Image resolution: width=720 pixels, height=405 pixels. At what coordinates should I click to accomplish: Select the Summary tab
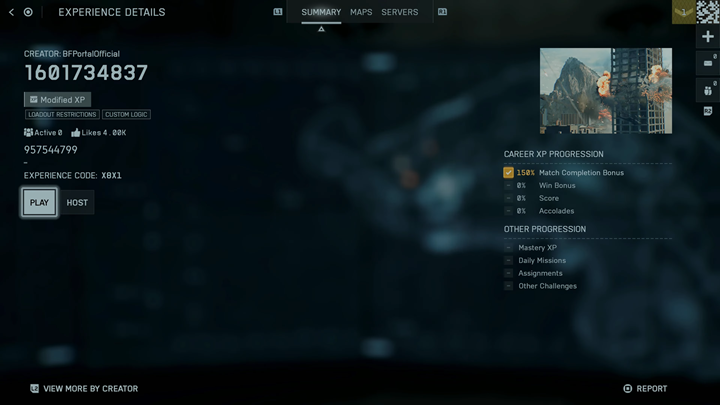(x=321, y=12)
